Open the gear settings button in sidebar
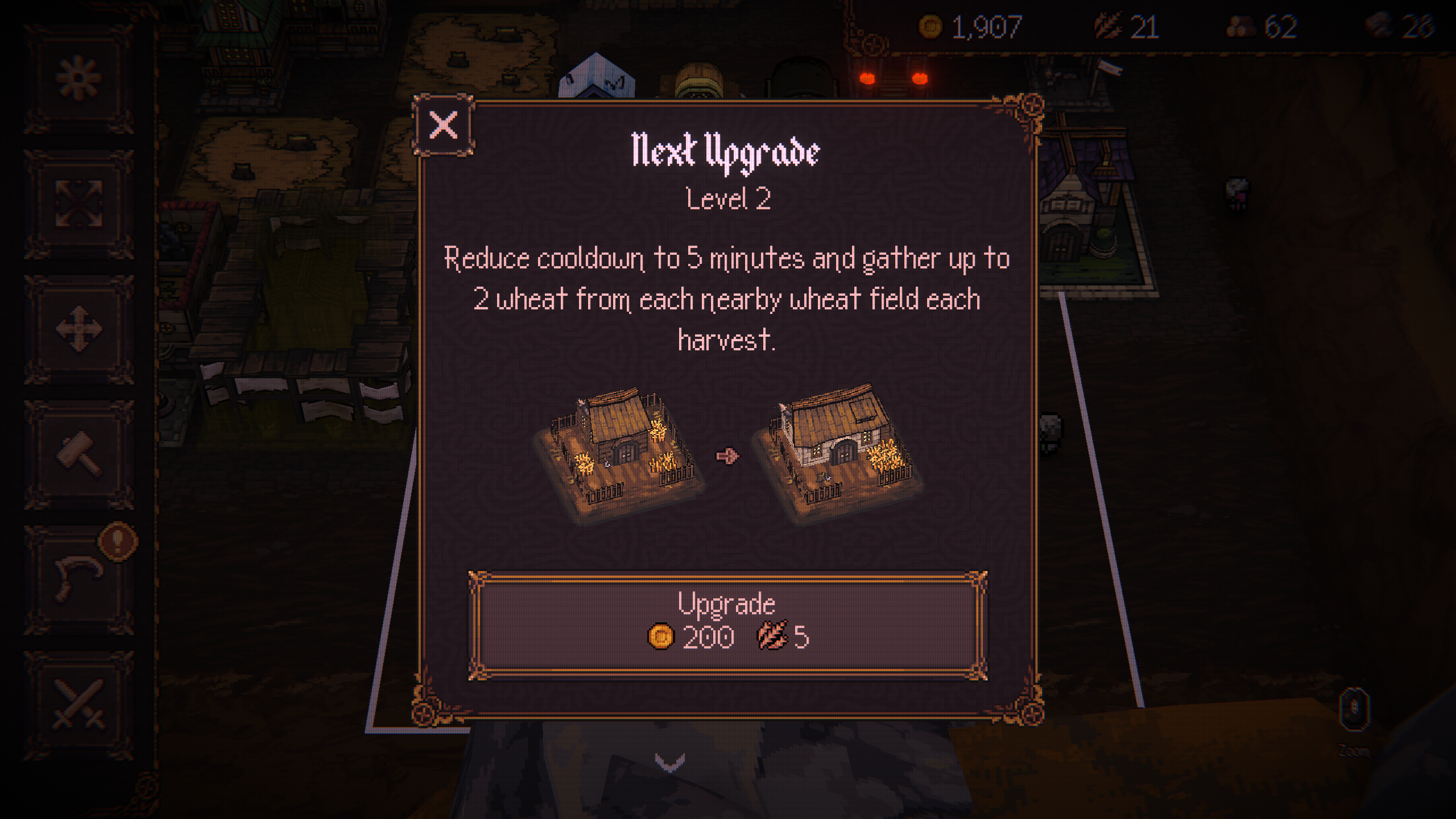Viewport: 1456px width, 819px height. pos(79,78)
